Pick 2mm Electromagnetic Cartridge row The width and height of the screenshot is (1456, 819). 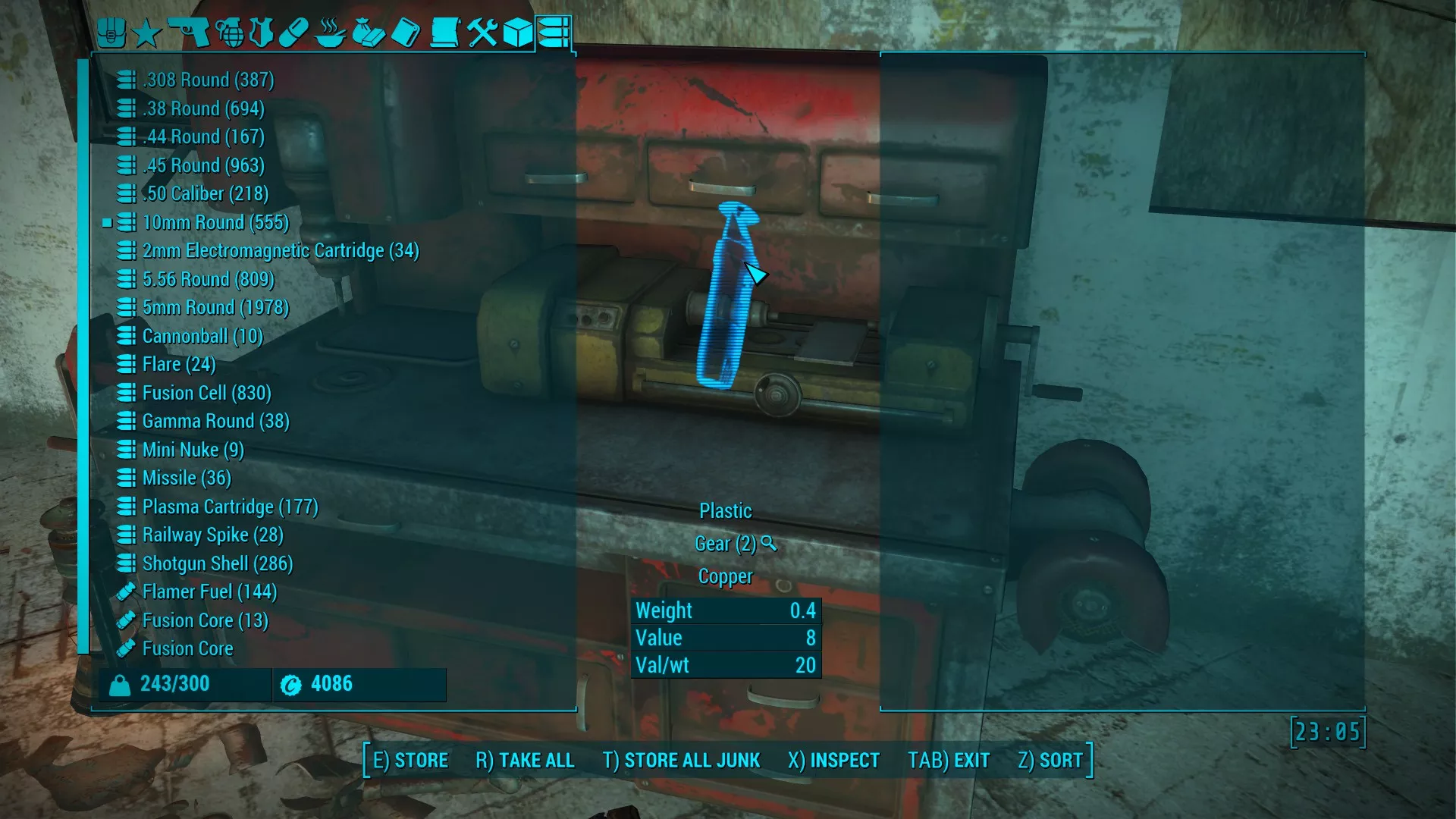(280, 250)
